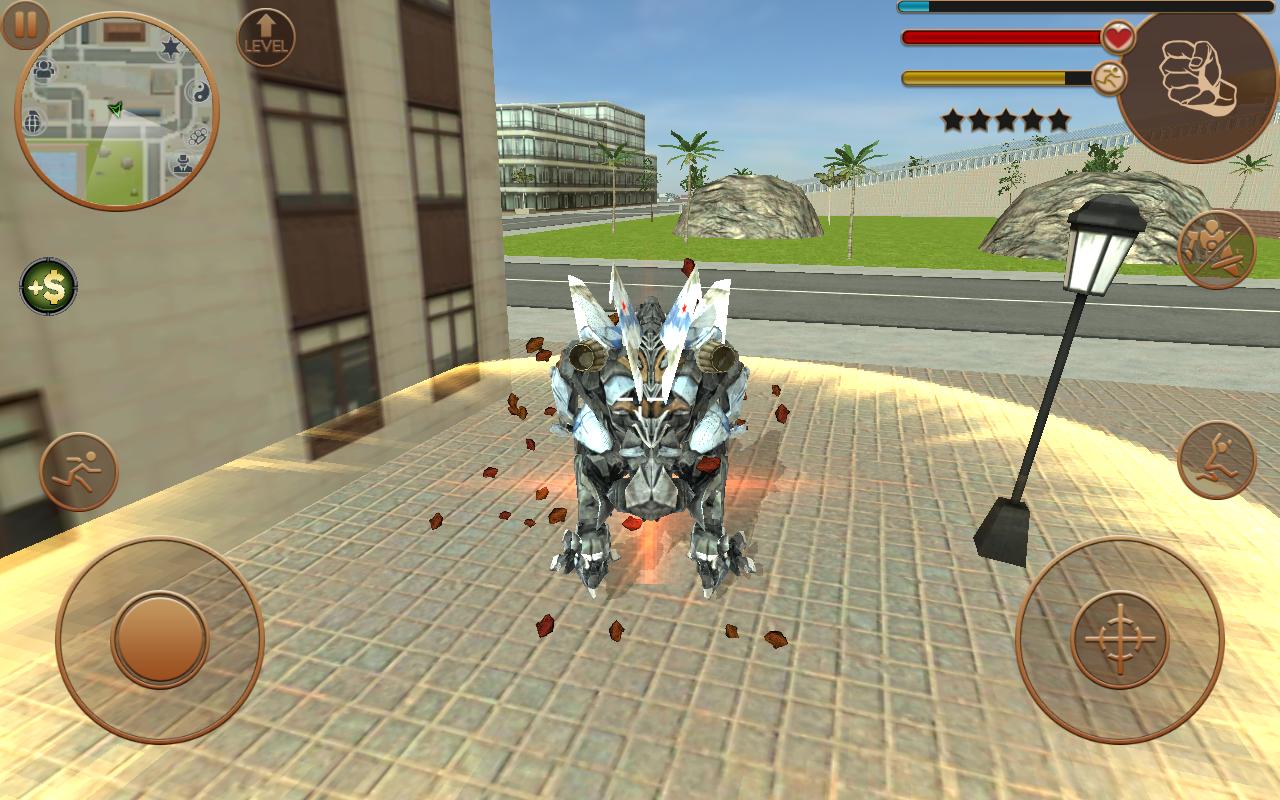Screen dimensions: 1280x800
Task: Tap the brass knuckles minimap marker
Action: pos(199,136)
